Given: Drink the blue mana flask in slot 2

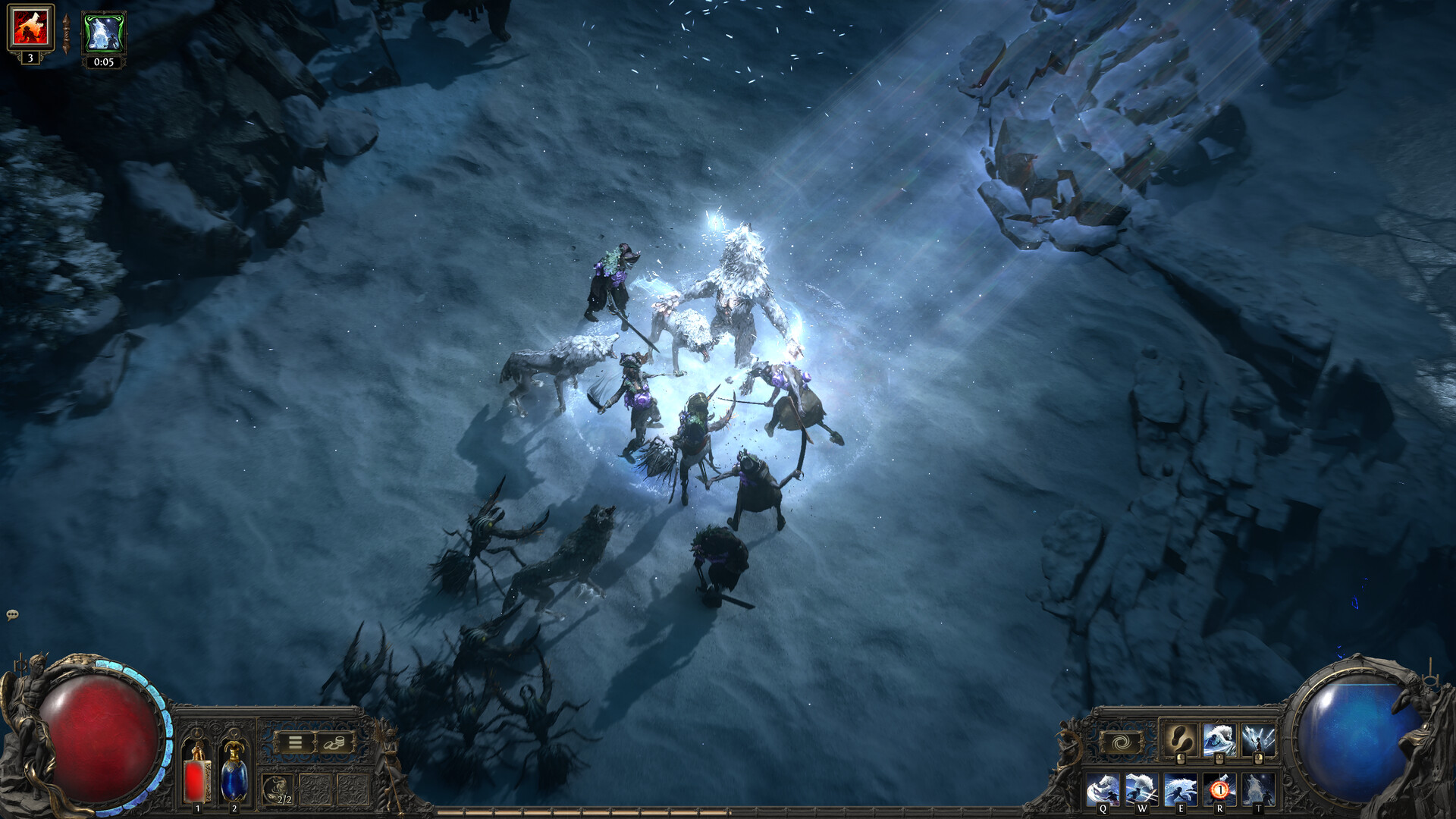Looking at the screenshot, I should 234,777.
